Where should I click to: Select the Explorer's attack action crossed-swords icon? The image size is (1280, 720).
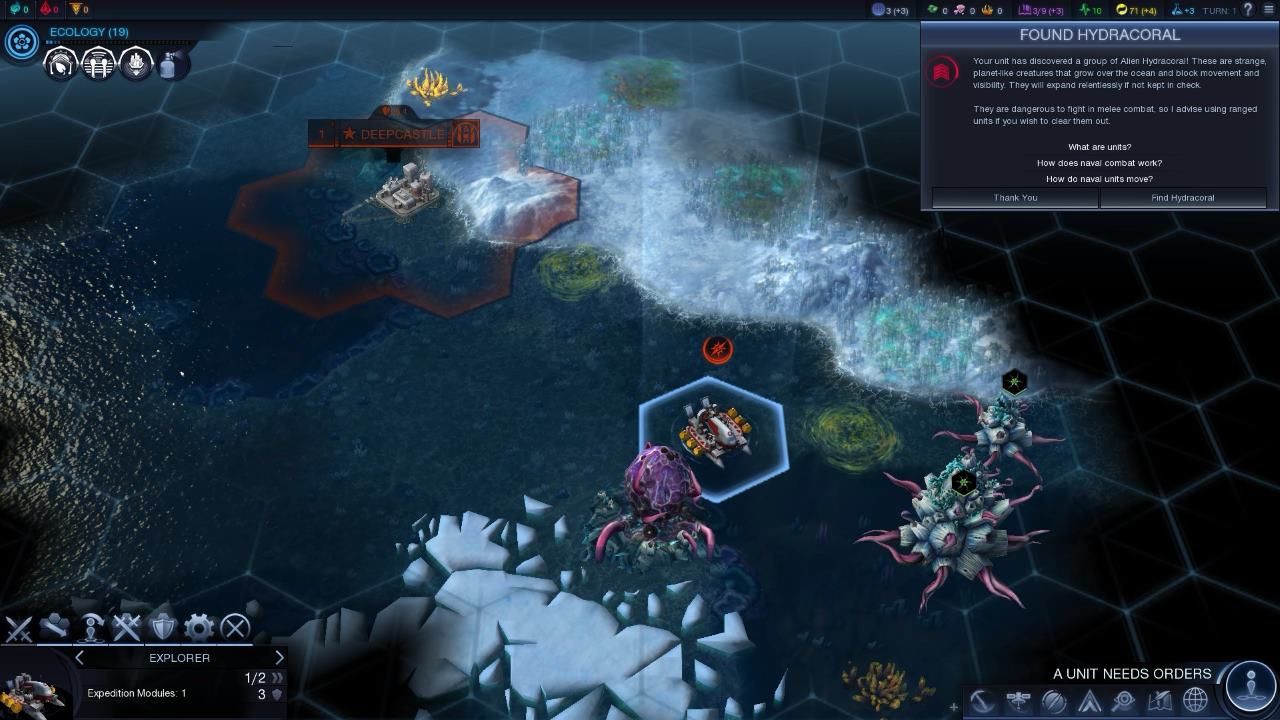pyautogui.click(x=127, y=628)
